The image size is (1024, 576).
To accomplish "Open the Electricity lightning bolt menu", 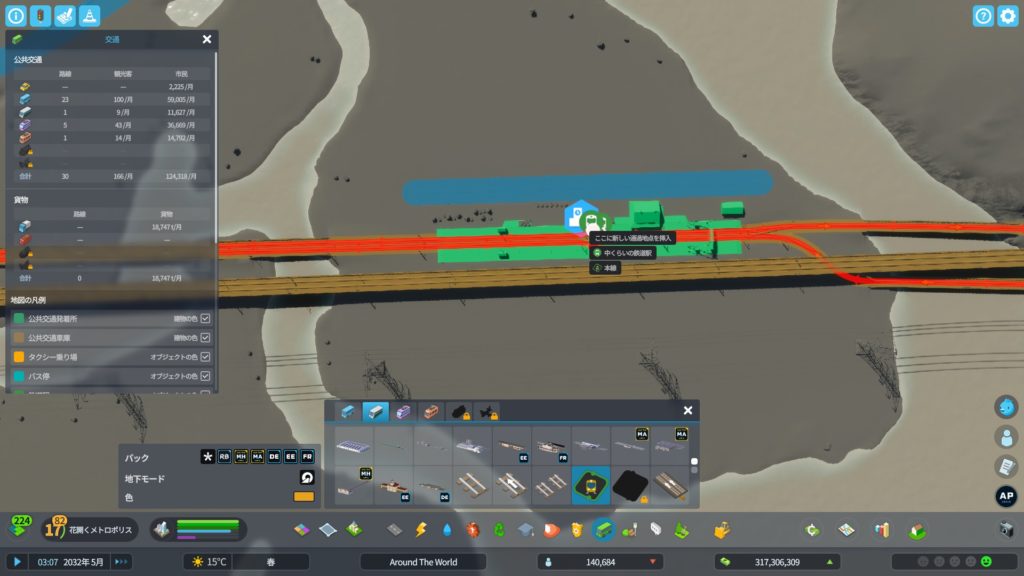I will coord(421,529).
